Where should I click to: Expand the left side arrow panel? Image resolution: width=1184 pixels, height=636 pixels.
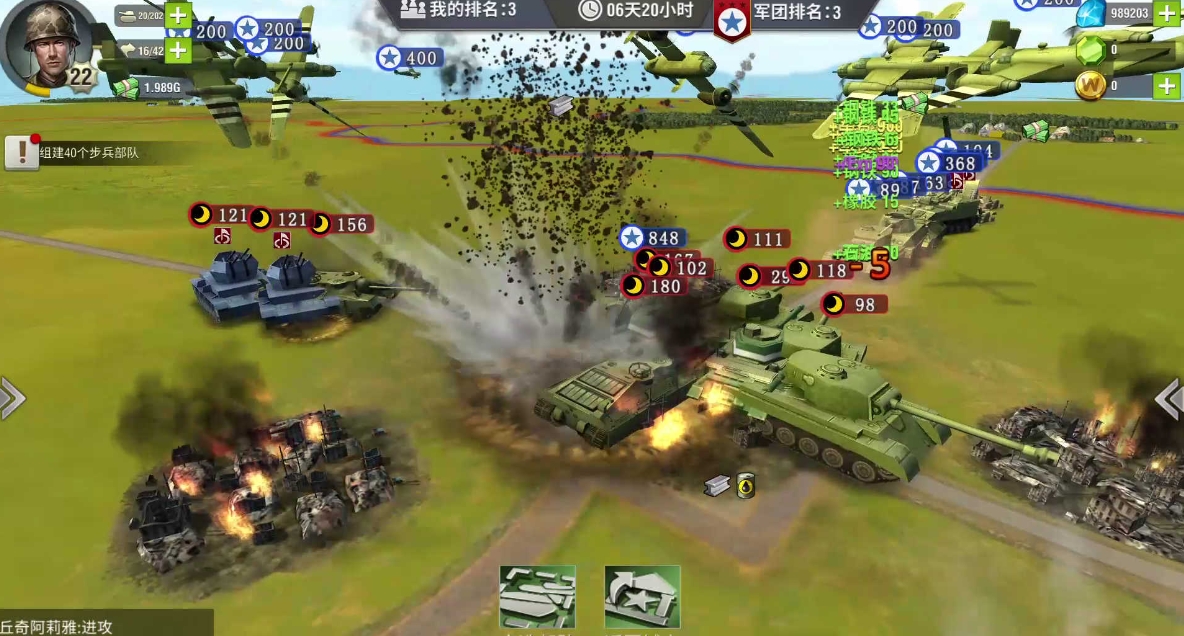(11, 398)
